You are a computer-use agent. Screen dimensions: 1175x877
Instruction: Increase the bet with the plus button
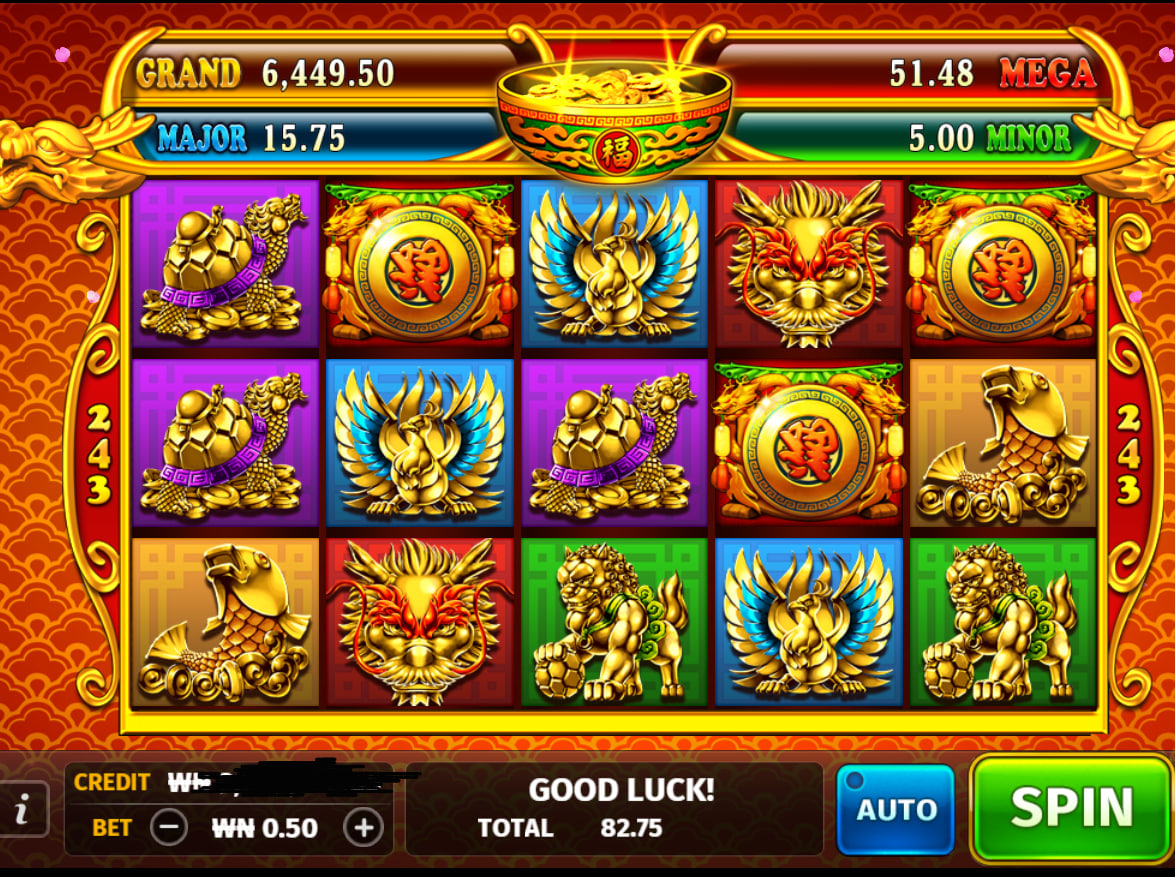pyautogui.click(x=363, y=827)
